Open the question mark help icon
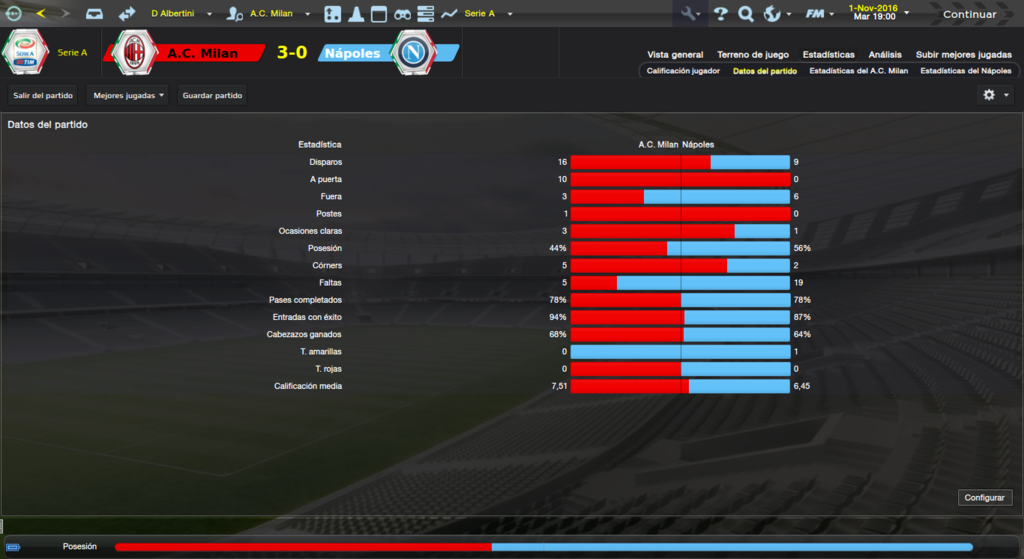Screen dimensions: 1024x559 (x=720, y=14)
